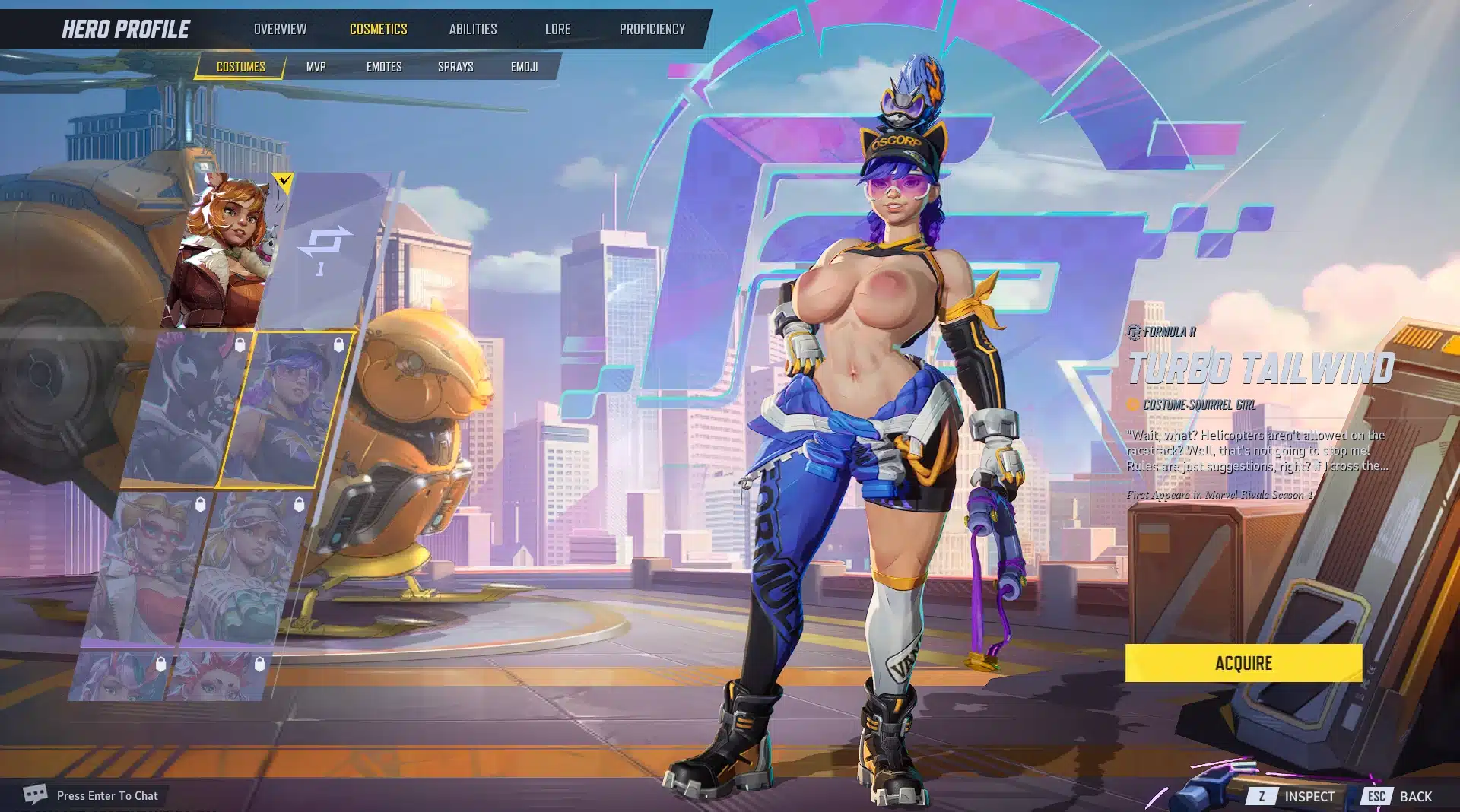View the Lore tab
Image resolution: width=1460 pixels, height=812 pixels.
click(x=557, y=29)
